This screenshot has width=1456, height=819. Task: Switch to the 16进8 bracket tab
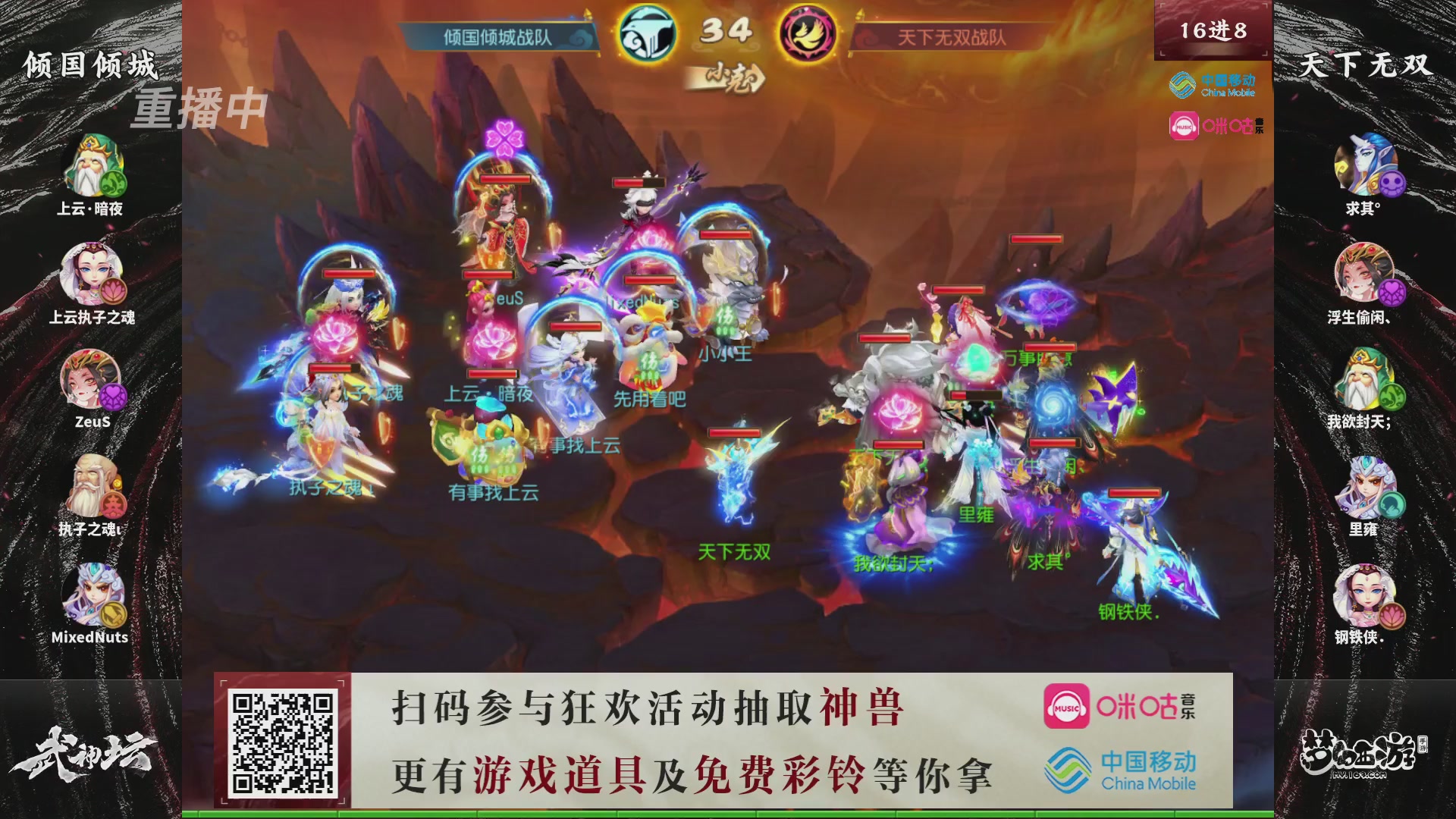click(x=1211, y=30)
